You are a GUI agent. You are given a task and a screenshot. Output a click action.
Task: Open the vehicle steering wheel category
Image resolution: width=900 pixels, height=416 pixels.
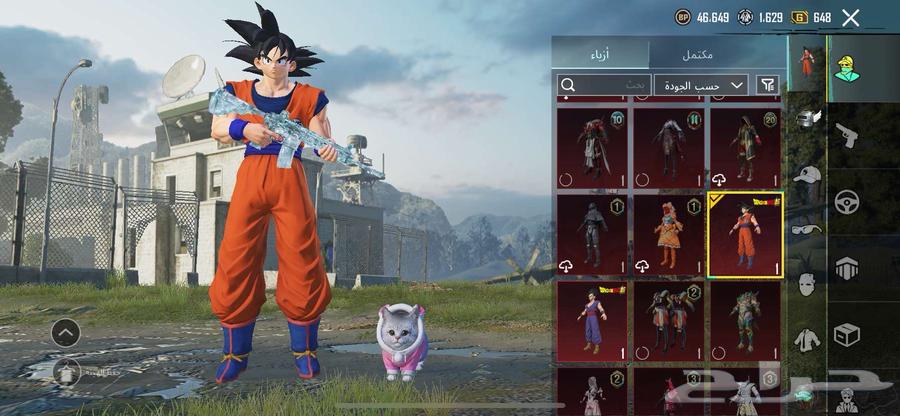pos(846,202)
